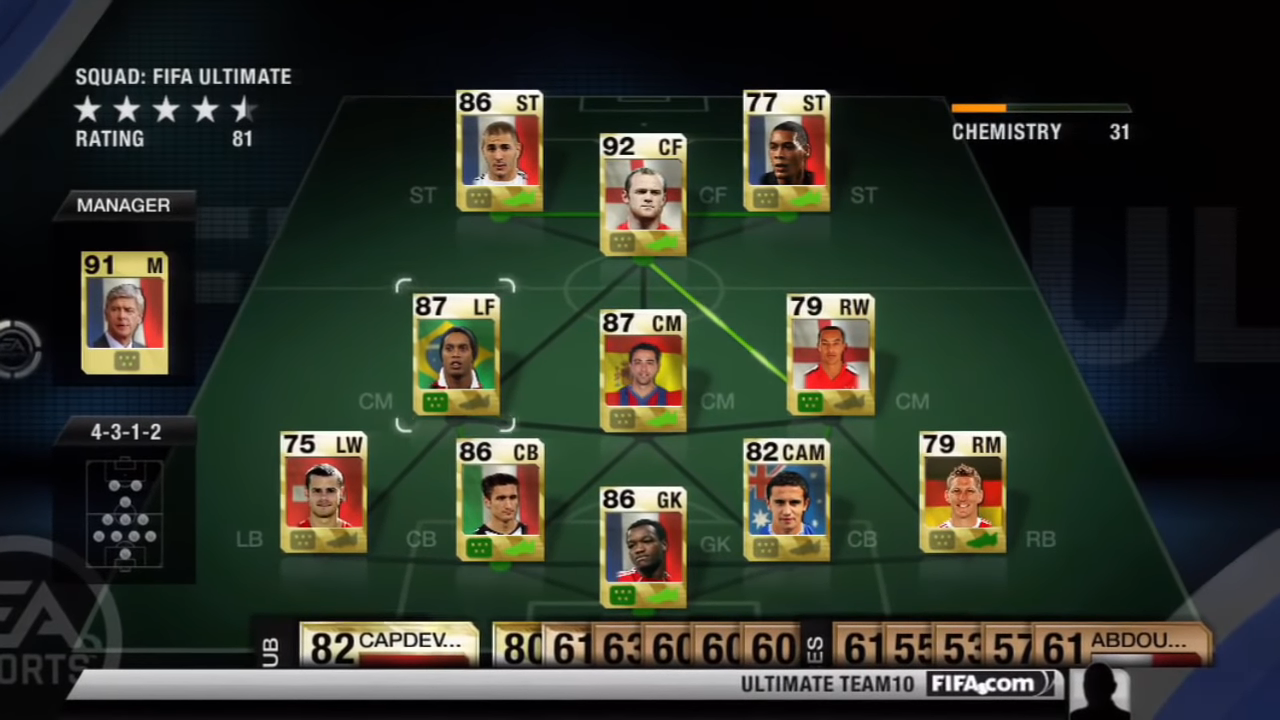1280x720 pixels.
Task: Select the ULTIMATE TEAM10 label
Action: [x=826, y=684]
